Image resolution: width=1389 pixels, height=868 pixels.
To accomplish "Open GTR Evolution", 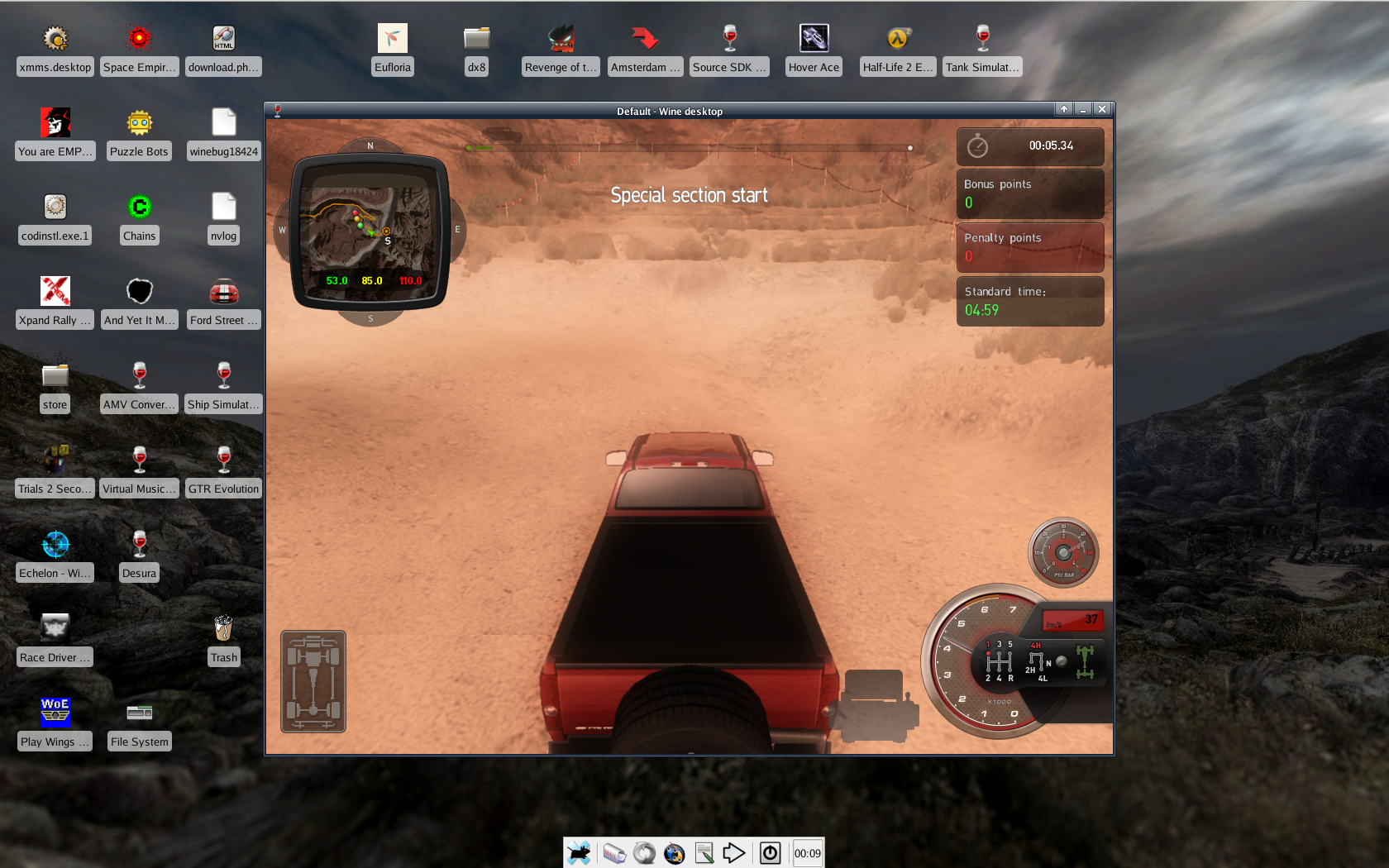I will coord(223,458).
